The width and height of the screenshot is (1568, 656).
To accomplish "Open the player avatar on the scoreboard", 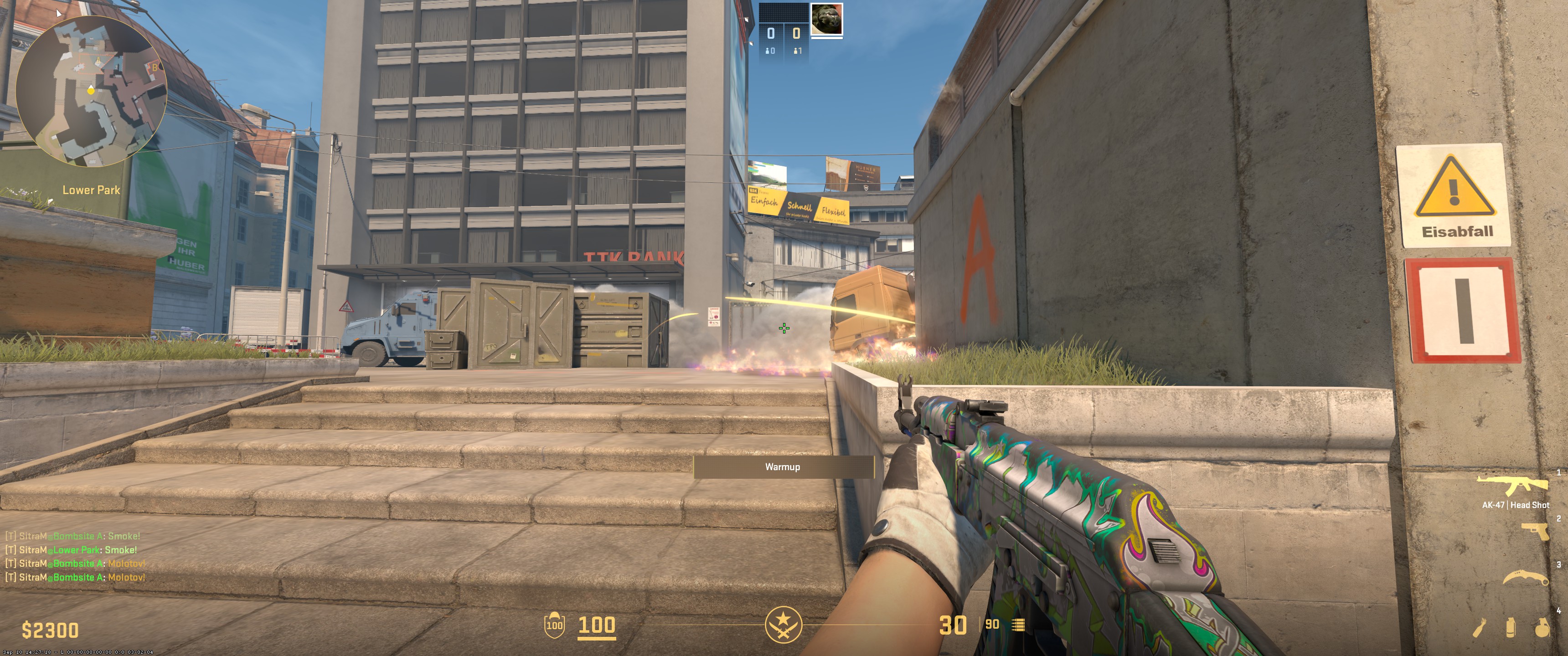I will pyautogui.click(x=827, y=20).
